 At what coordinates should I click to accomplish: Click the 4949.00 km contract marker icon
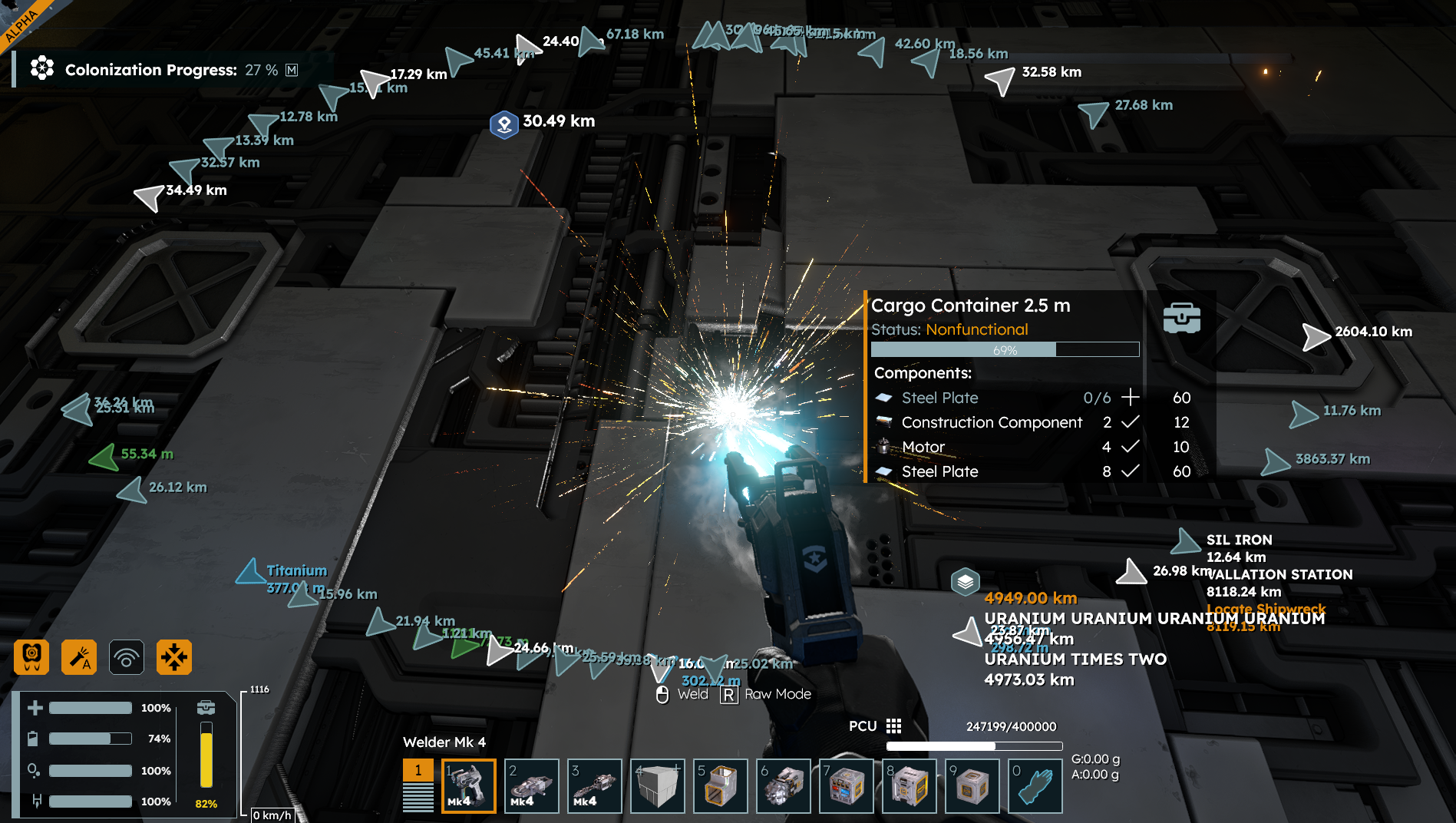966,582
